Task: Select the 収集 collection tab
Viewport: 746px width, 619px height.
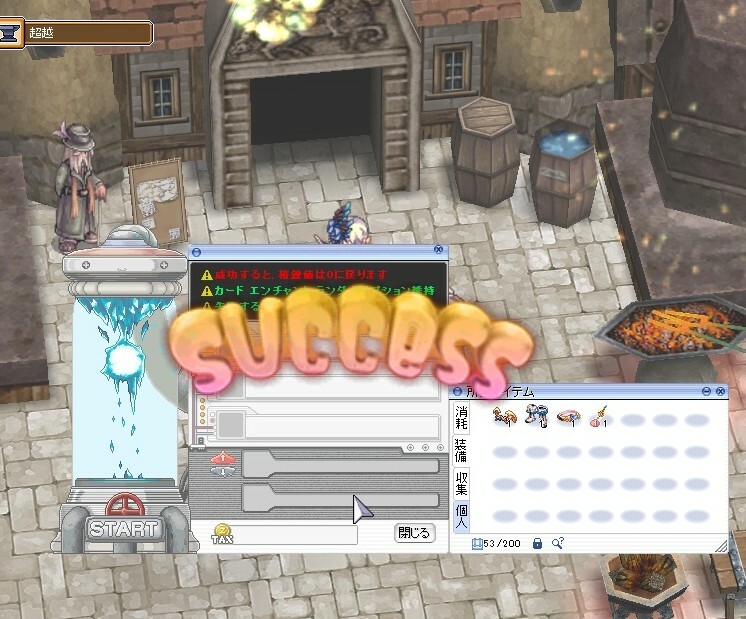Action: pos(461,483)
